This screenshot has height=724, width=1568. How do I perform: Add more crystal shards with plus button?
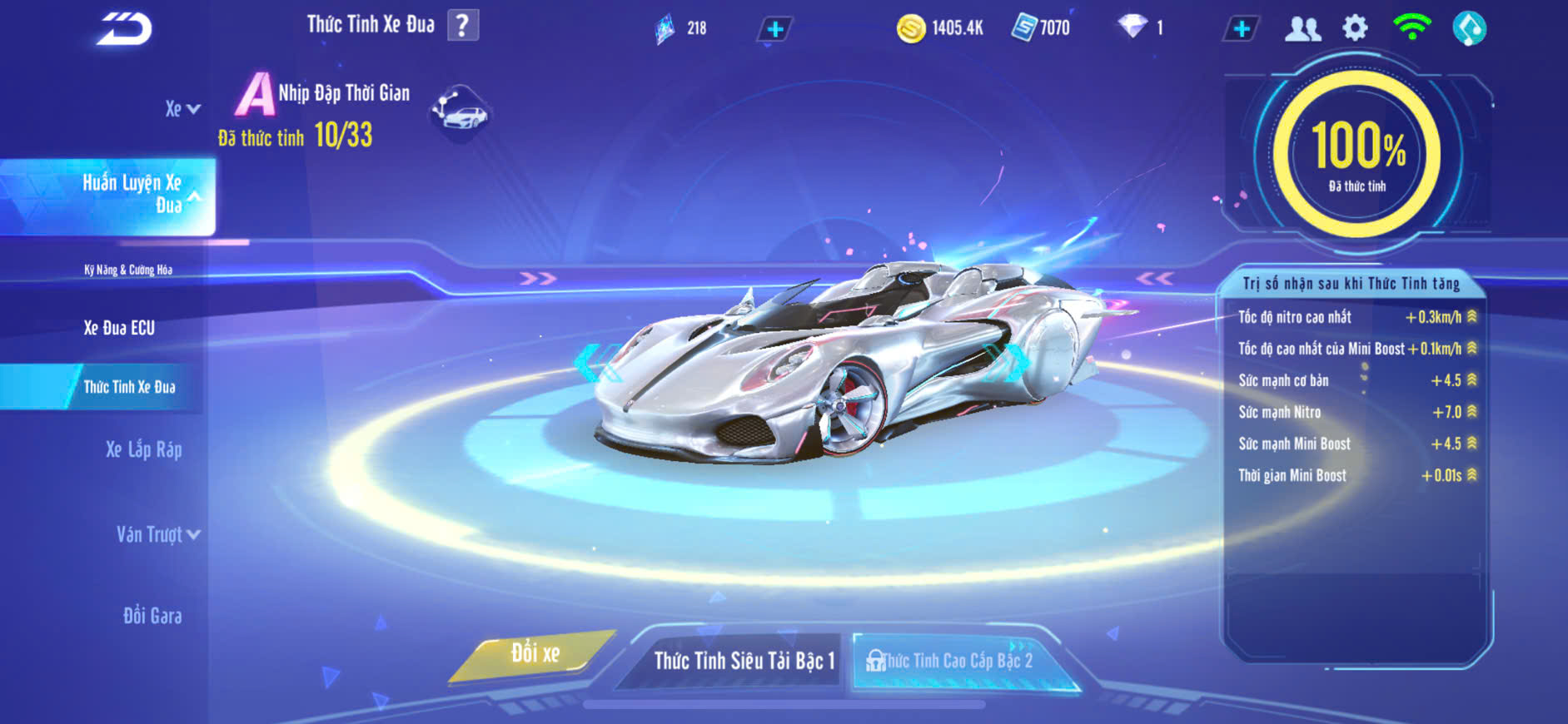tap(774, 29)
